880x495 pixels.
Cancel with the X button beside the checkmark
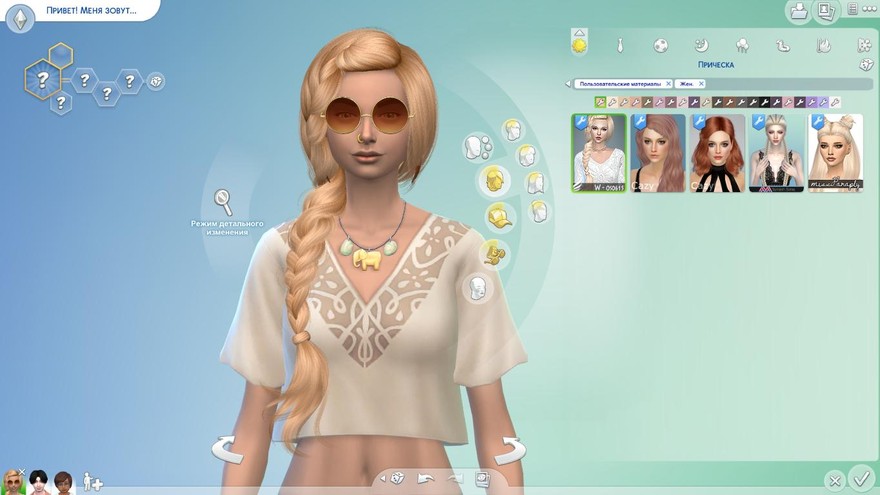click(834, 480)
